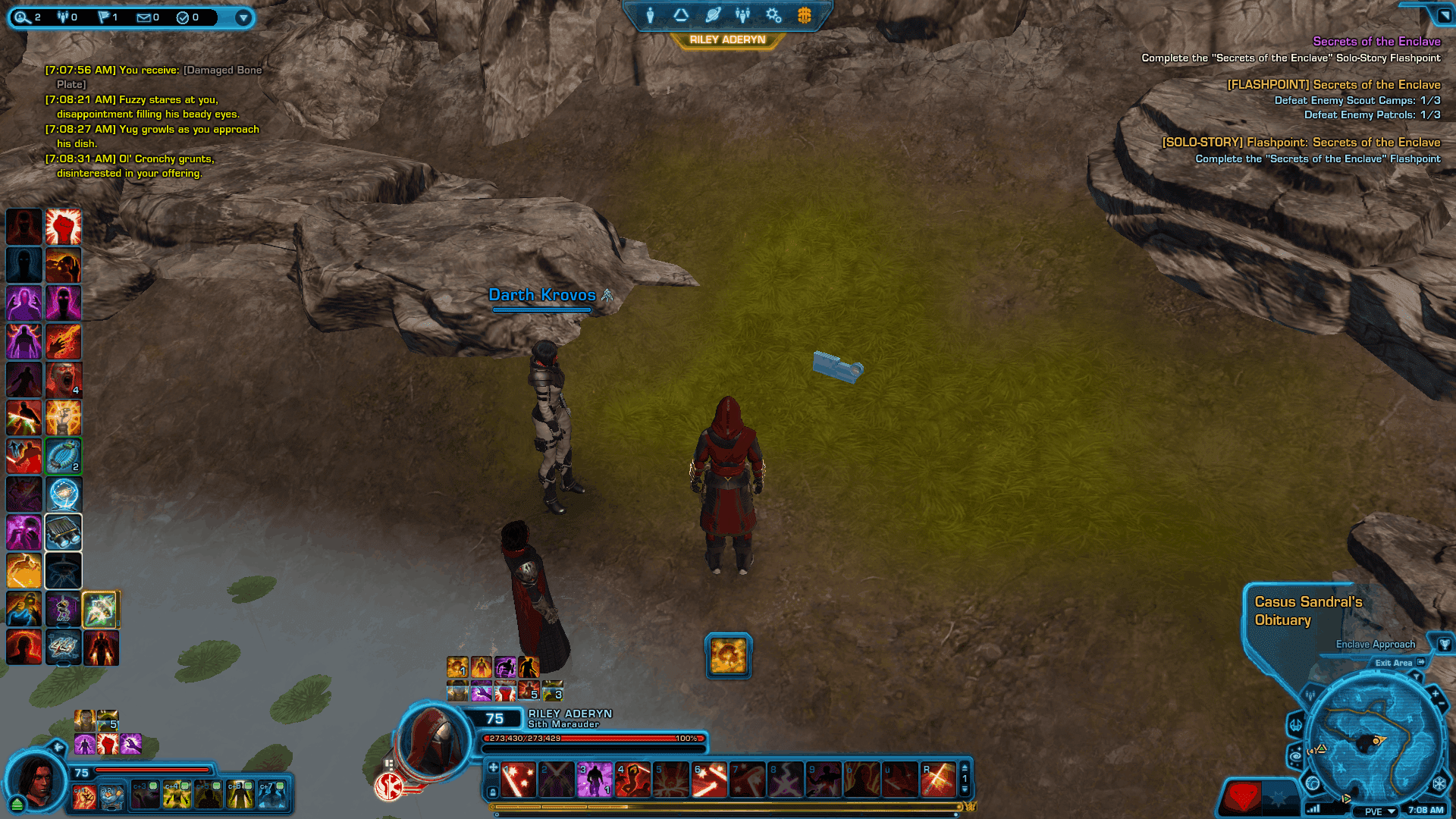Toggle the green-highlighted shield ability on the quickbar
Viewport: 1456px width, 819px height.
click(x=64, y=456)
